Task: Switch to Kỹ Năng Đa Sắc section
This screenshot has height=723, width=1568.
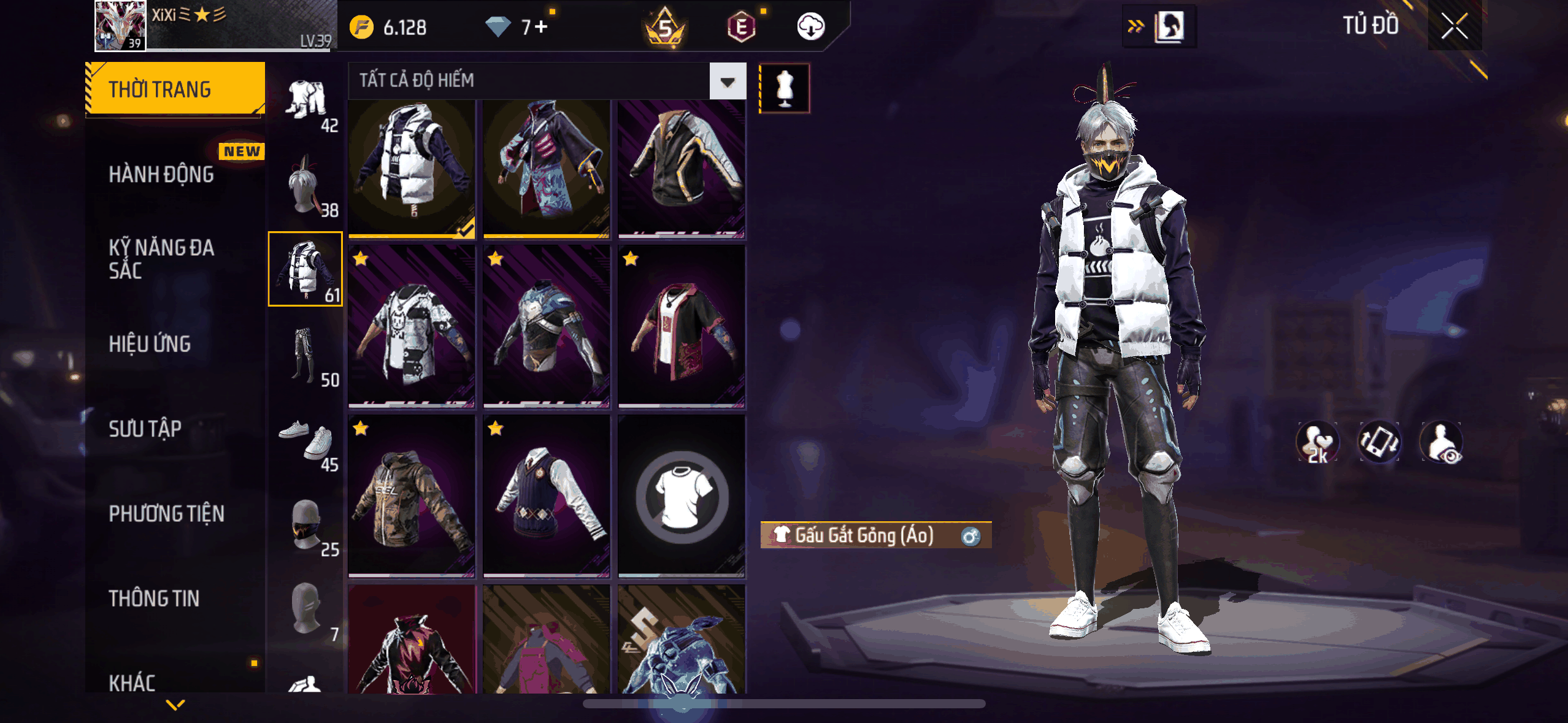Action: click(161, 259)
